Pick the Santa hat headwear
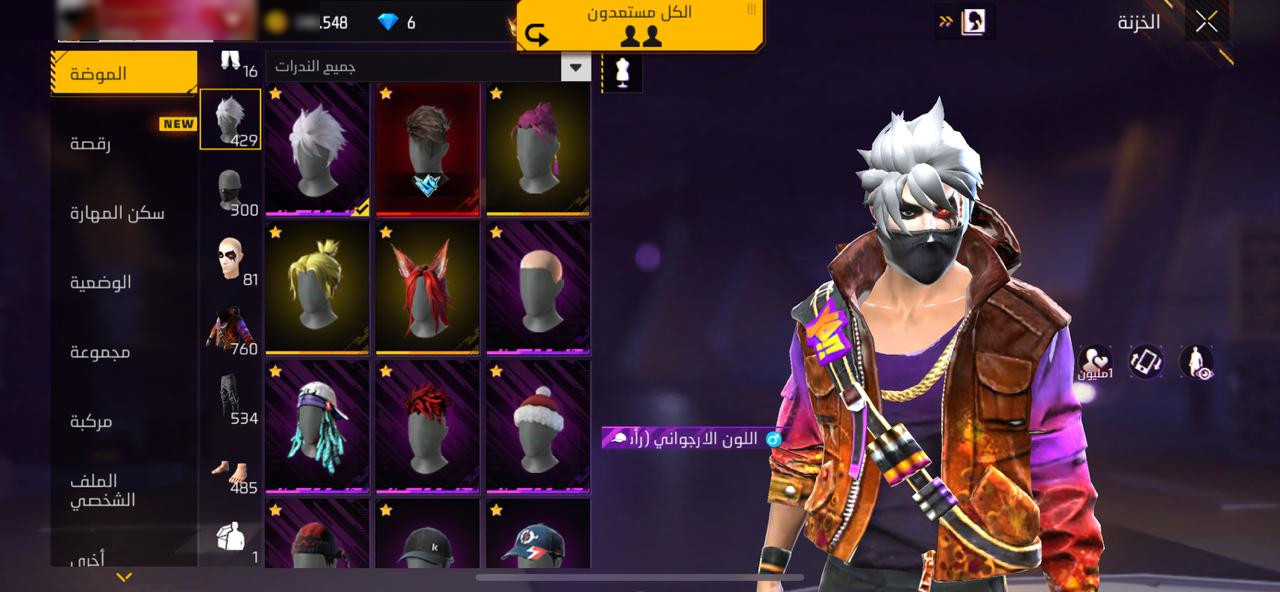 [538, 427]
